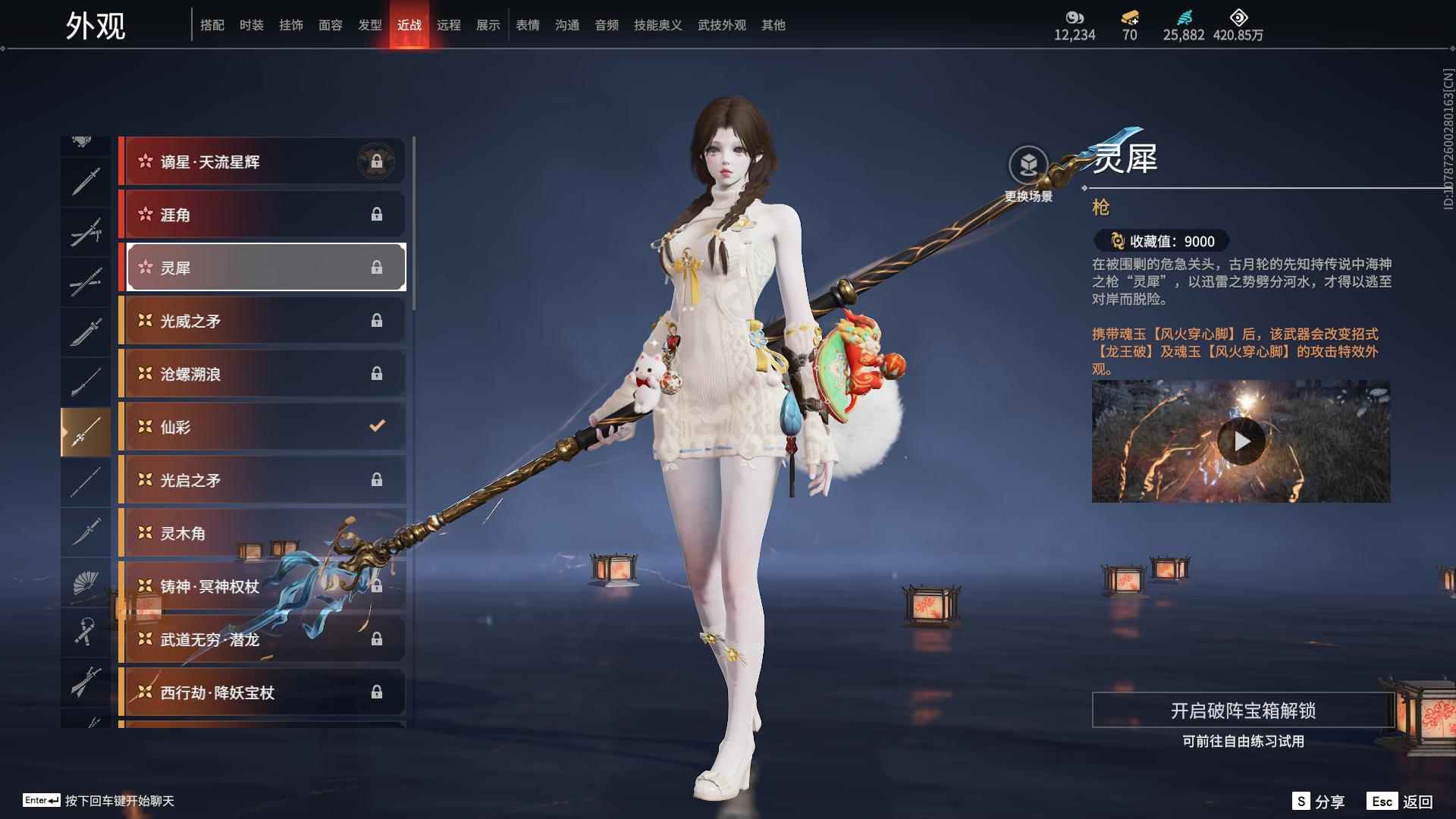Select the 发型 tab
Image resolution: width=1456 pixels, height=819 pixels.
coord(369,25)
